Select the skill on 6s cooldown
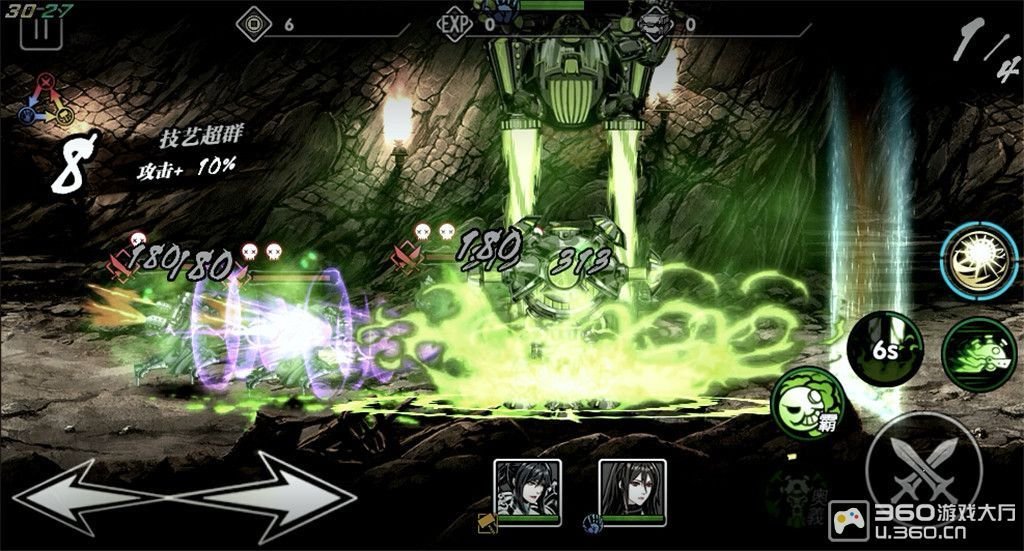1024x551 pixels. click(883, 351)
